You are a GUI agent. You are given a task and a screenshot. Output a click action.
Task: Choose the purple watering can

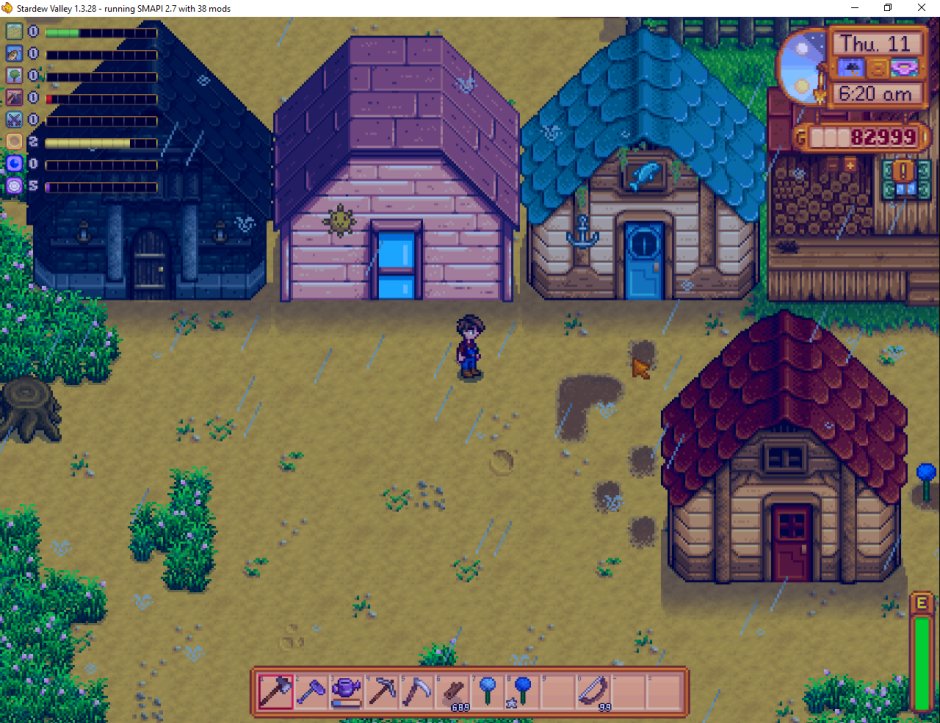click(346, 690)
